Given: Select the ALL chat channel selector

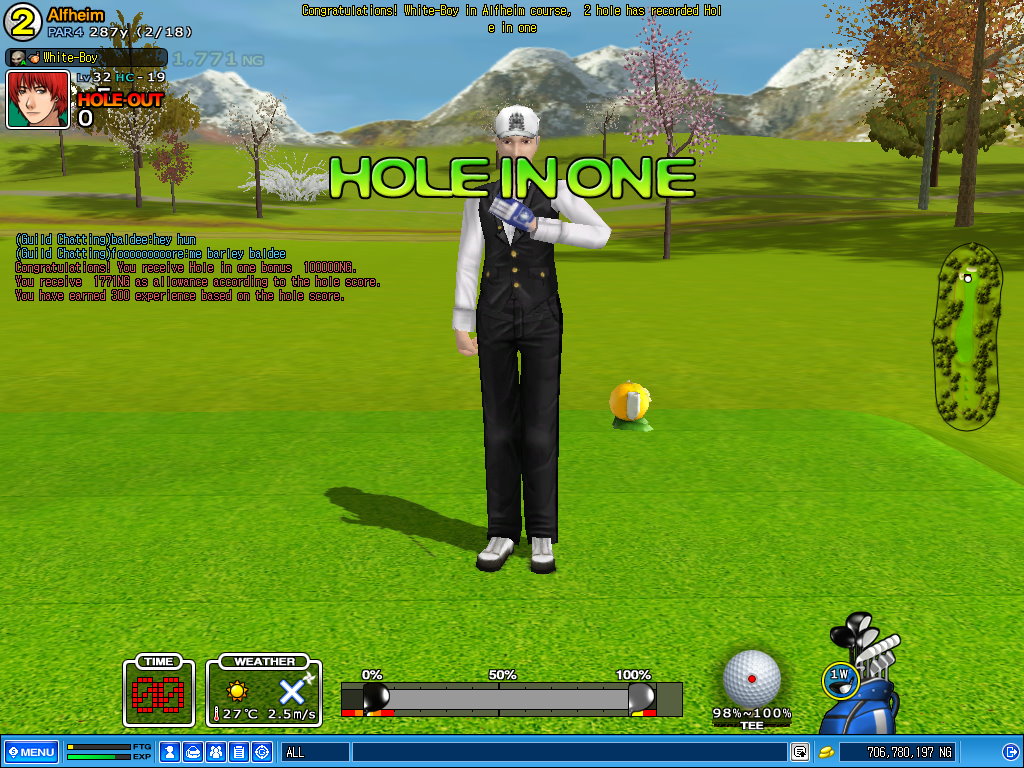Looking at the screenshot, I should pos(314,752).
